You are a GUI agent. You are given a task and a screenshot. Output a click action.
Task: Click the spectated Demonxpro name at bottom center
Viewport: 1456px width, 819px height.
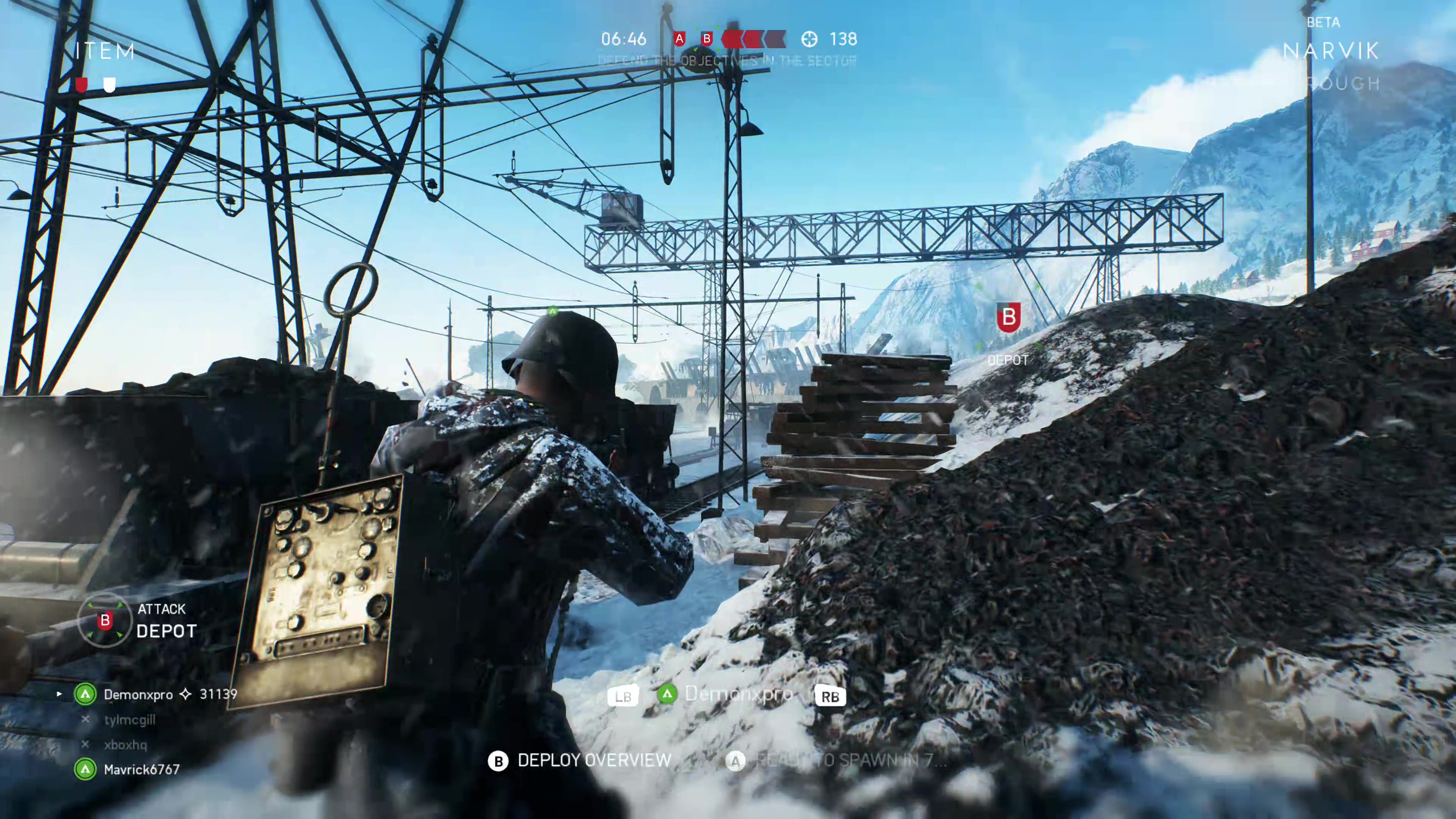tap(738, 694)
